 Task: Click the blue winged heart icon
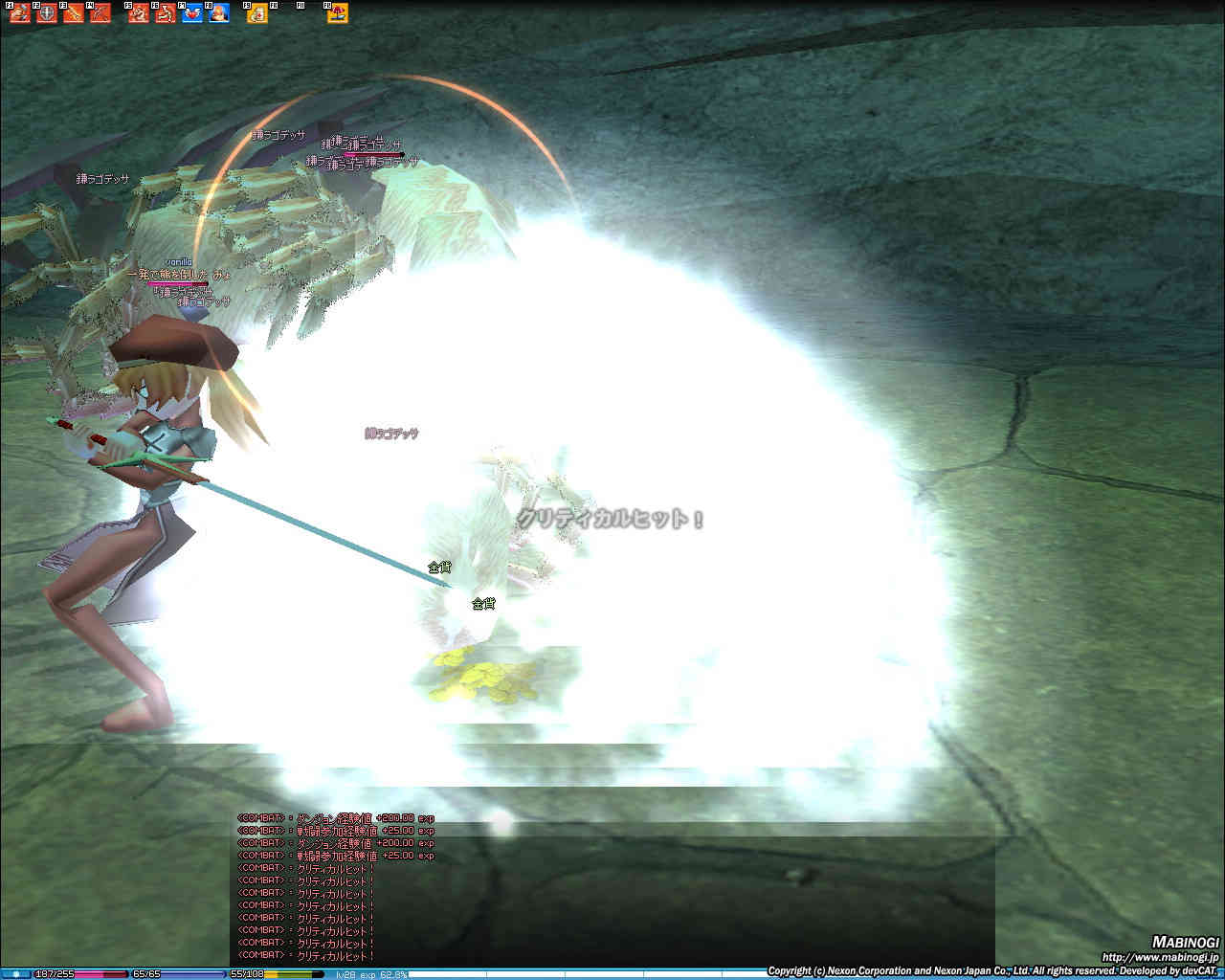click(192, 13)
